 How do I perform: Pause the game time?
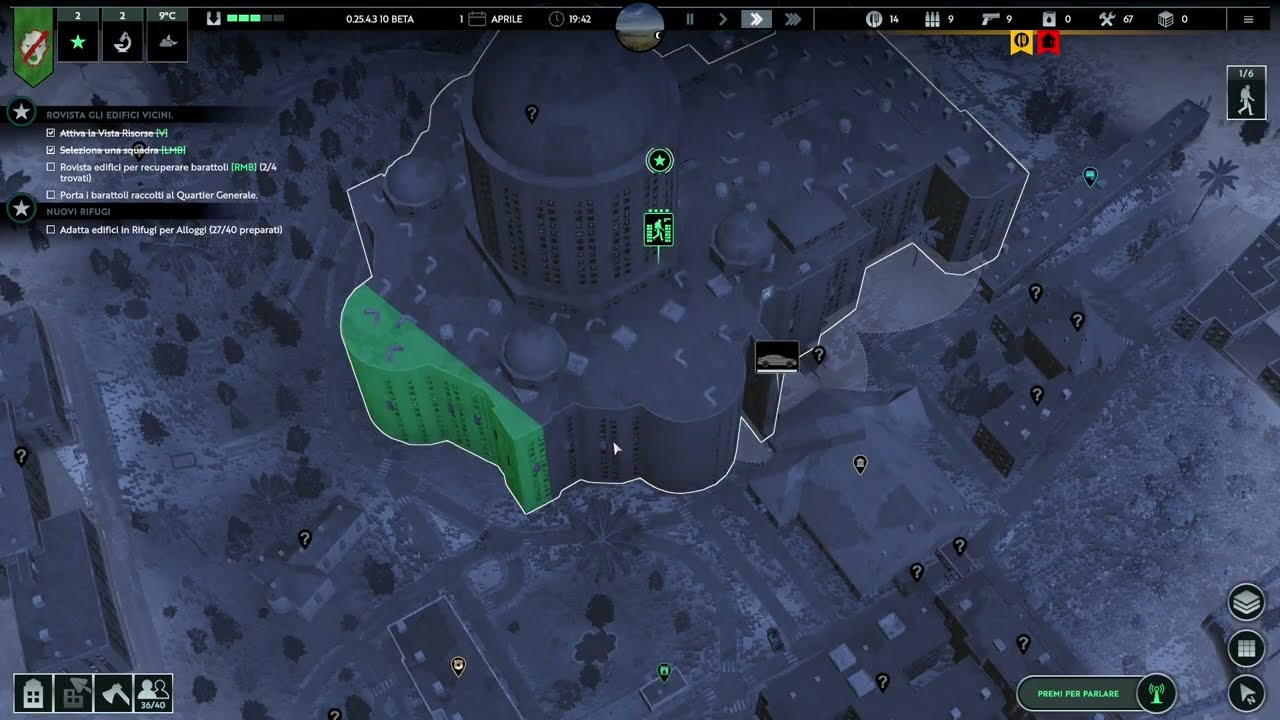click(x=689, y=19)
